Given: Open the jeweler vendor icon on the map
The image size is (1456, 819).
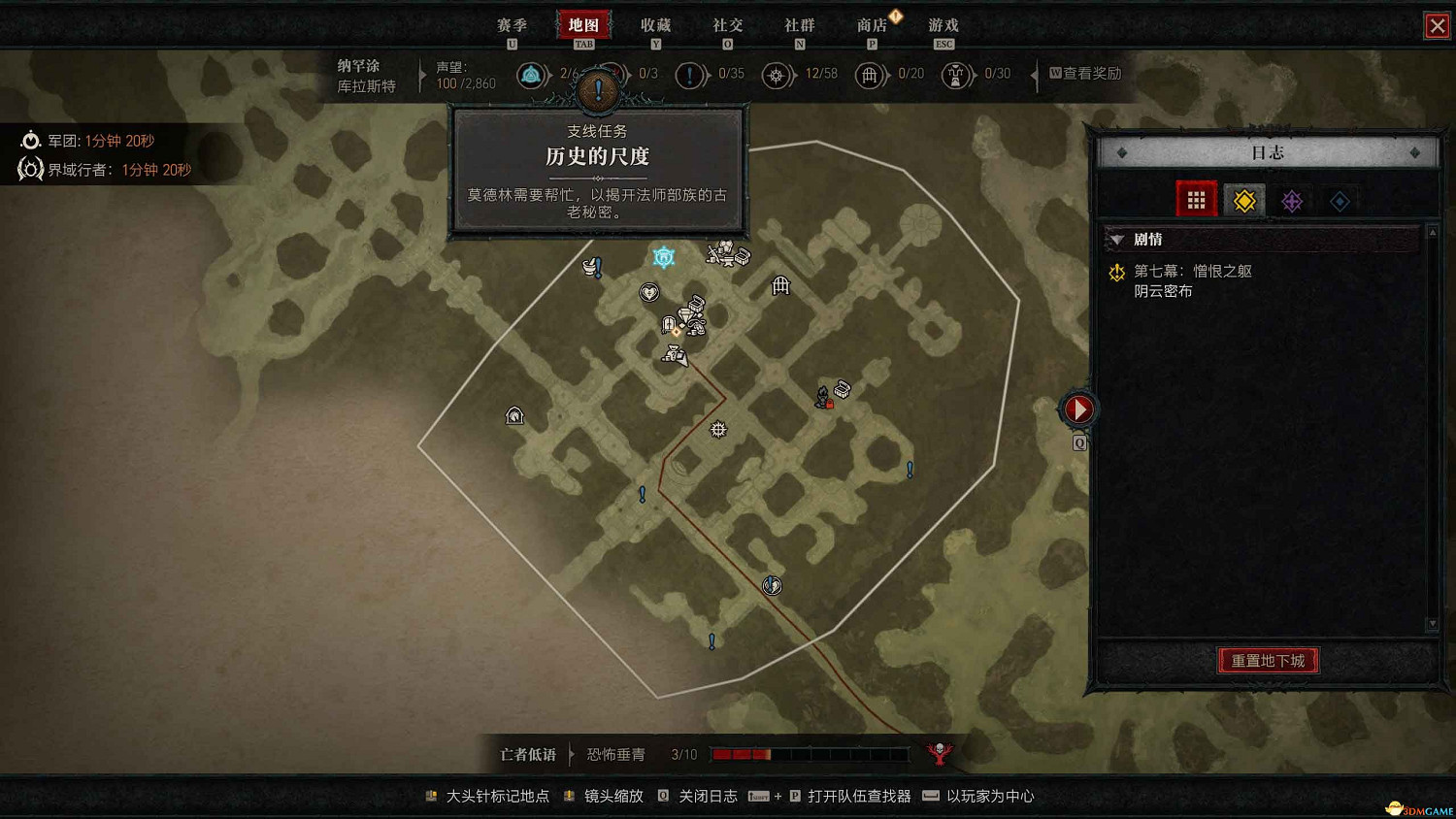Looking at the screenshot, I should 685,311.
